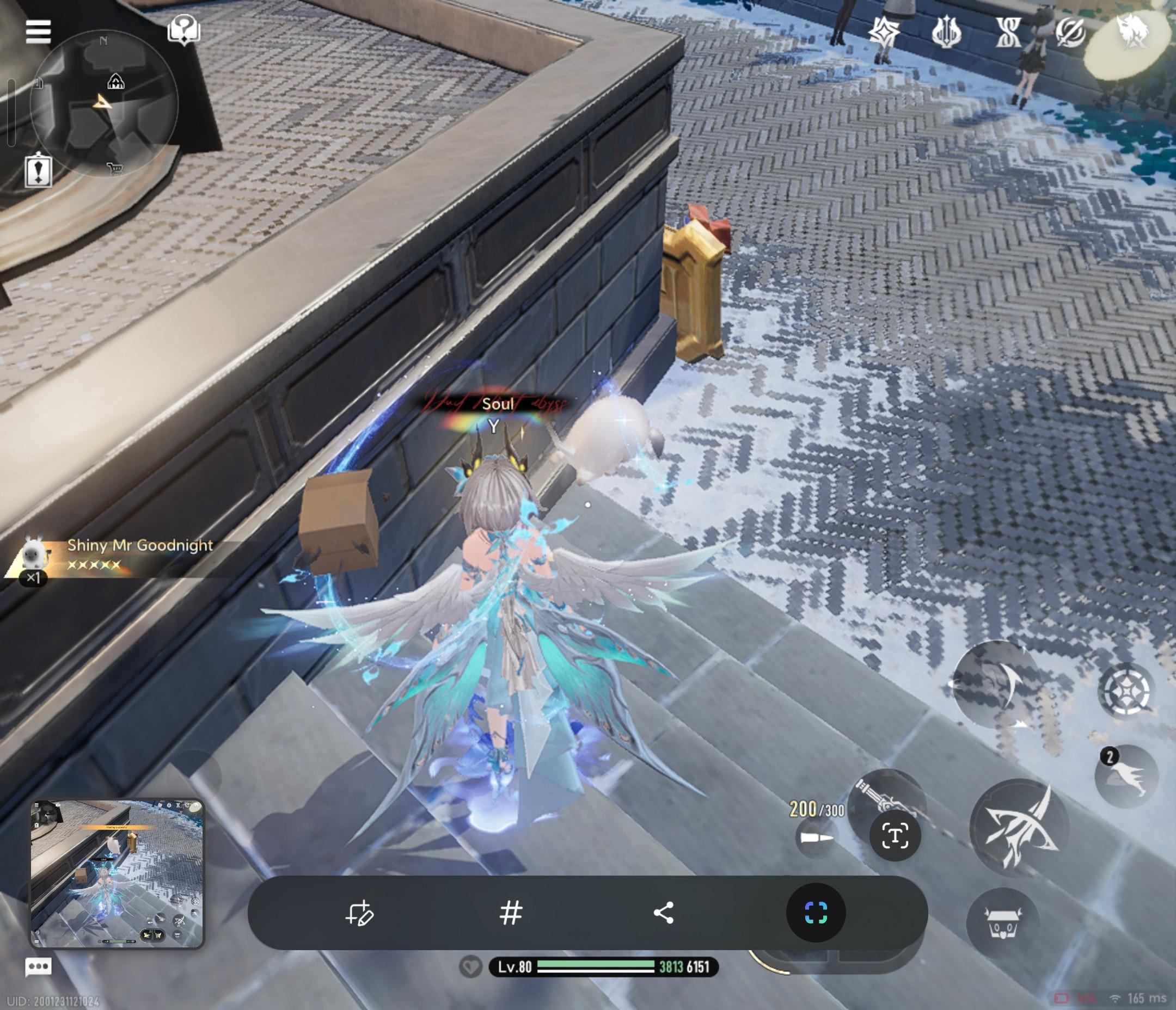Open the question mark guide book icon
Viewport: 1176px width, 1010px height.
coord(184,29)
